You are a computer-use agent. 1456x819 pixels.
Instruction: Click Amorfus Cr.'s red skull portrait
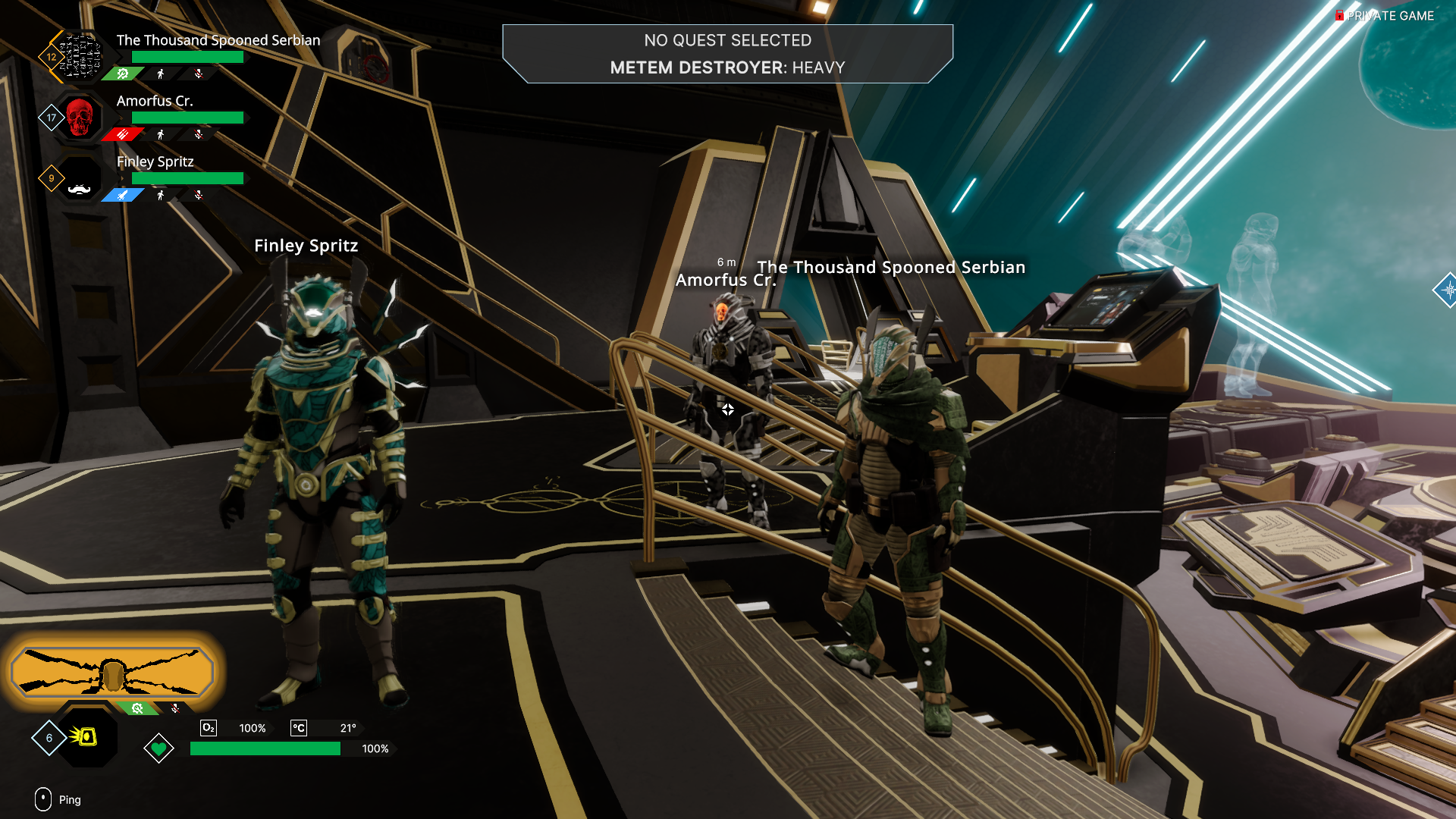pos(80,117)
